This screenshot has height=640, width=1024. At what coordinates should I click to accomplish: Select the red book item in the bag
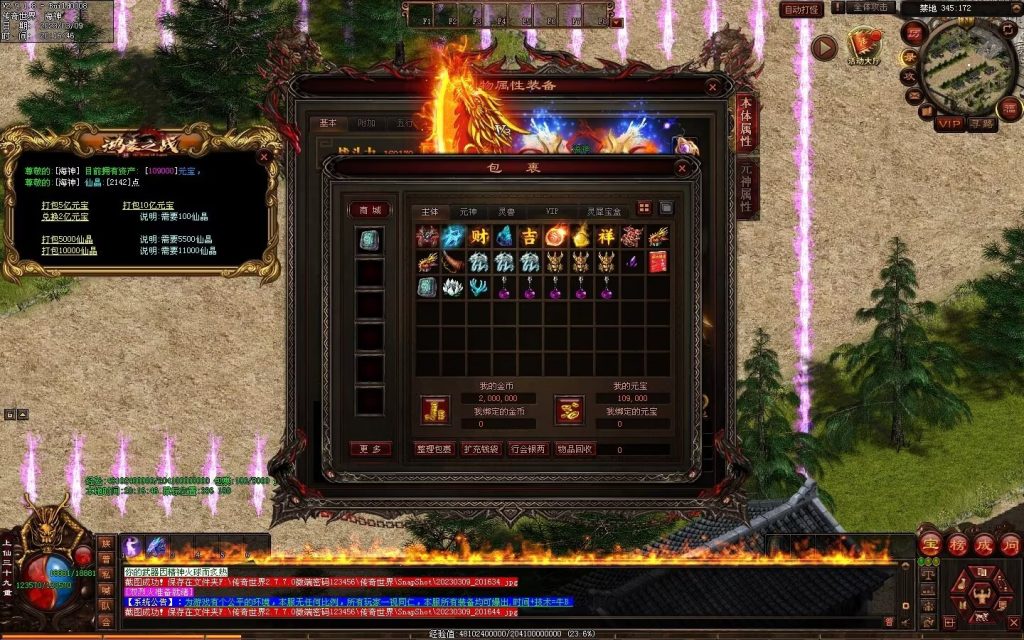[x=657, y=262]
